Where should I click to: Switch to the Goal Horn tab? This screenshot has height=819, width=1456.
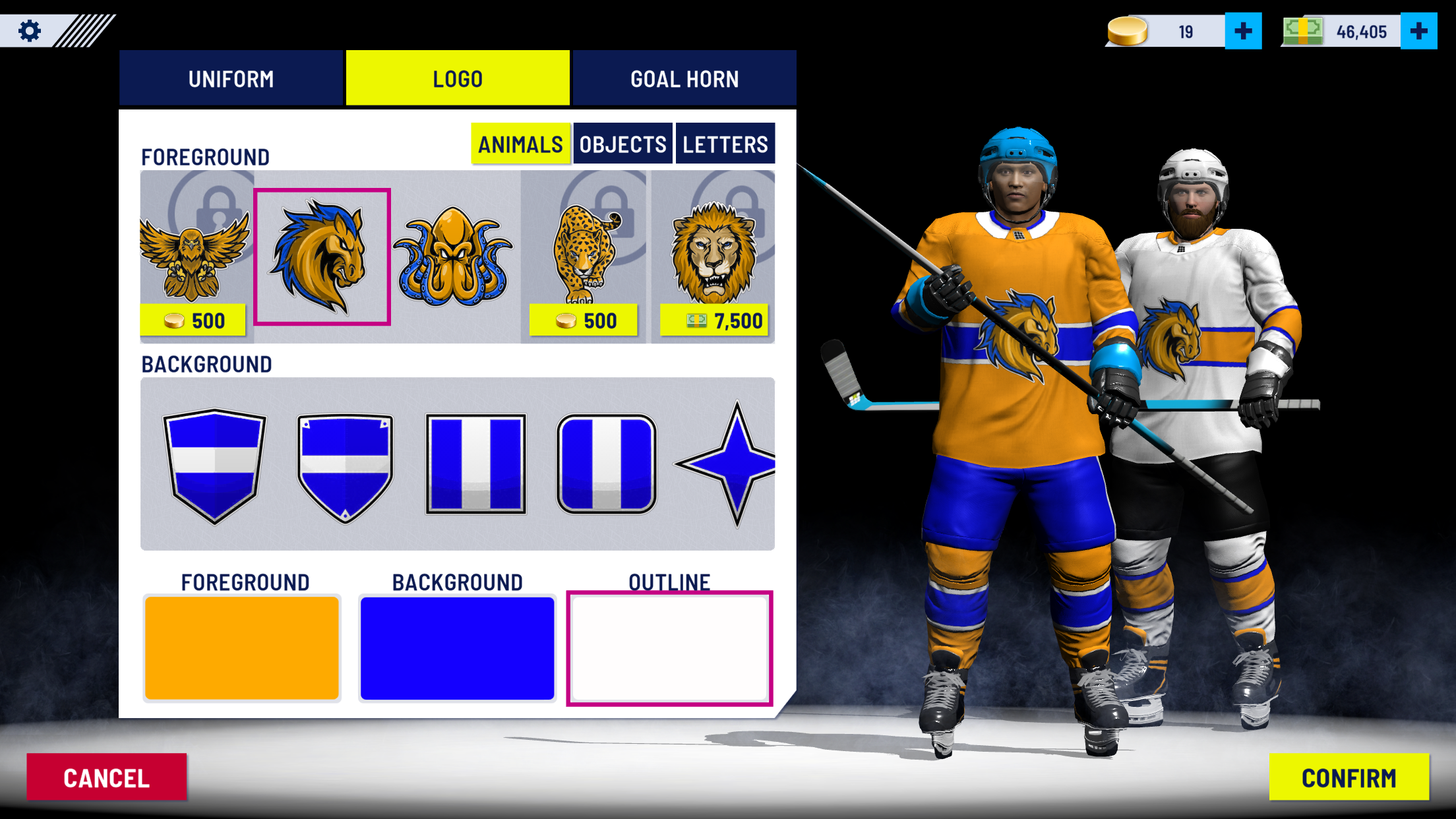pos(684,78)
